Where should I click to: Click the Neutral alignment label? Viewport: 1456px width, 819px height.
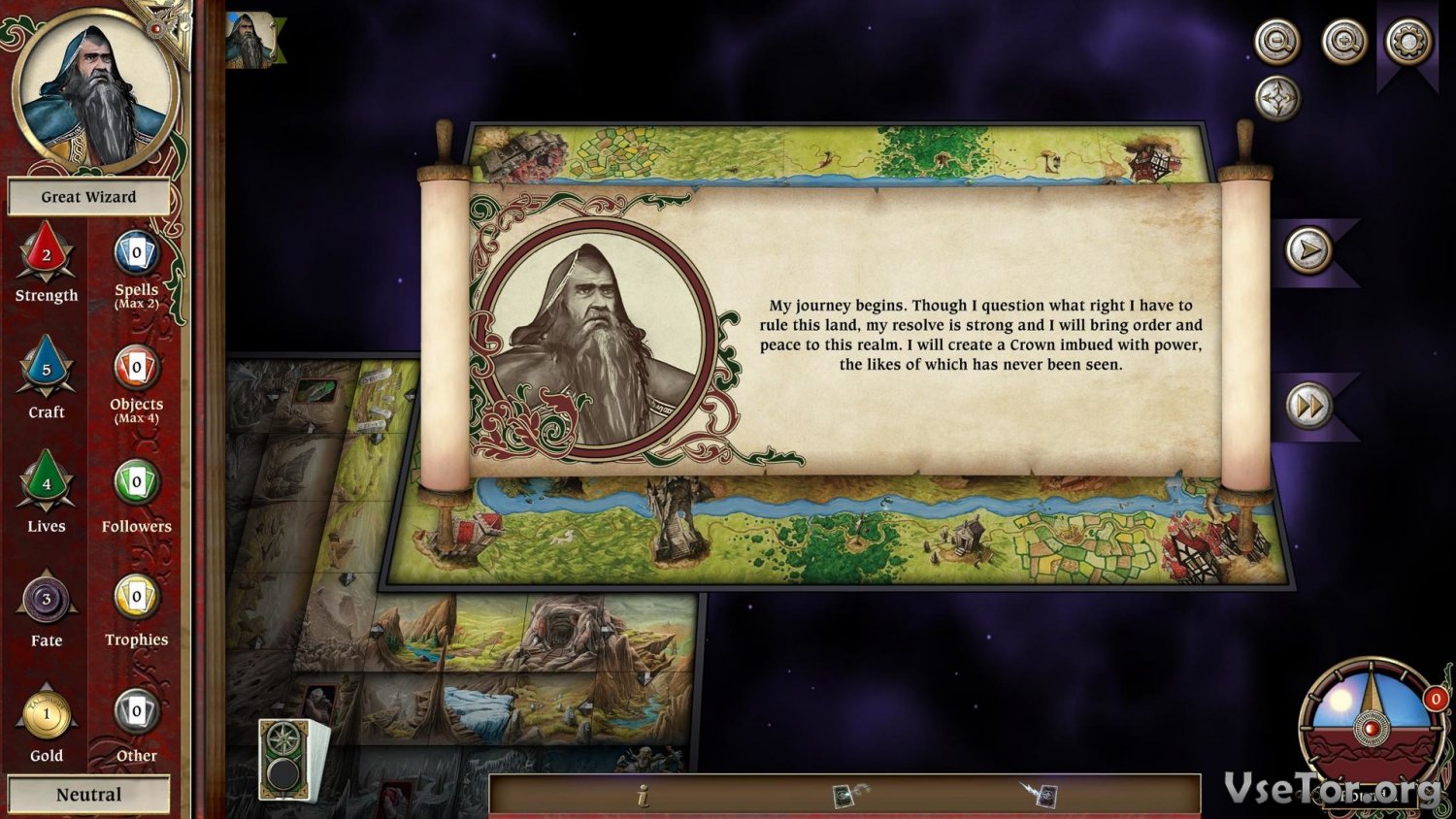coord(88,795)
